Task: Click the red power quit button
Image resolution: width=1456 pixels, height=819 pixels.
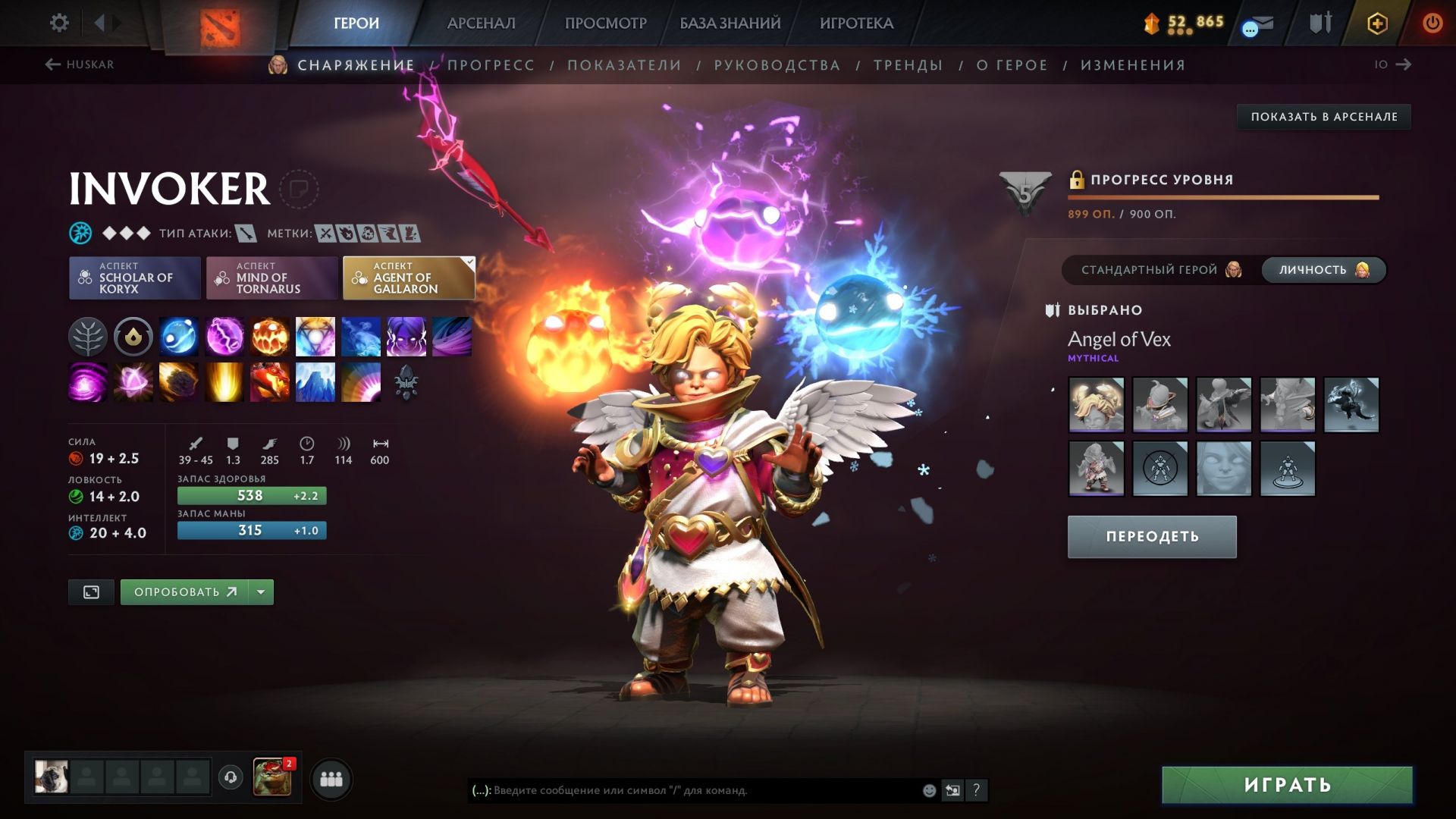Action: click(x=1432, y=23)
